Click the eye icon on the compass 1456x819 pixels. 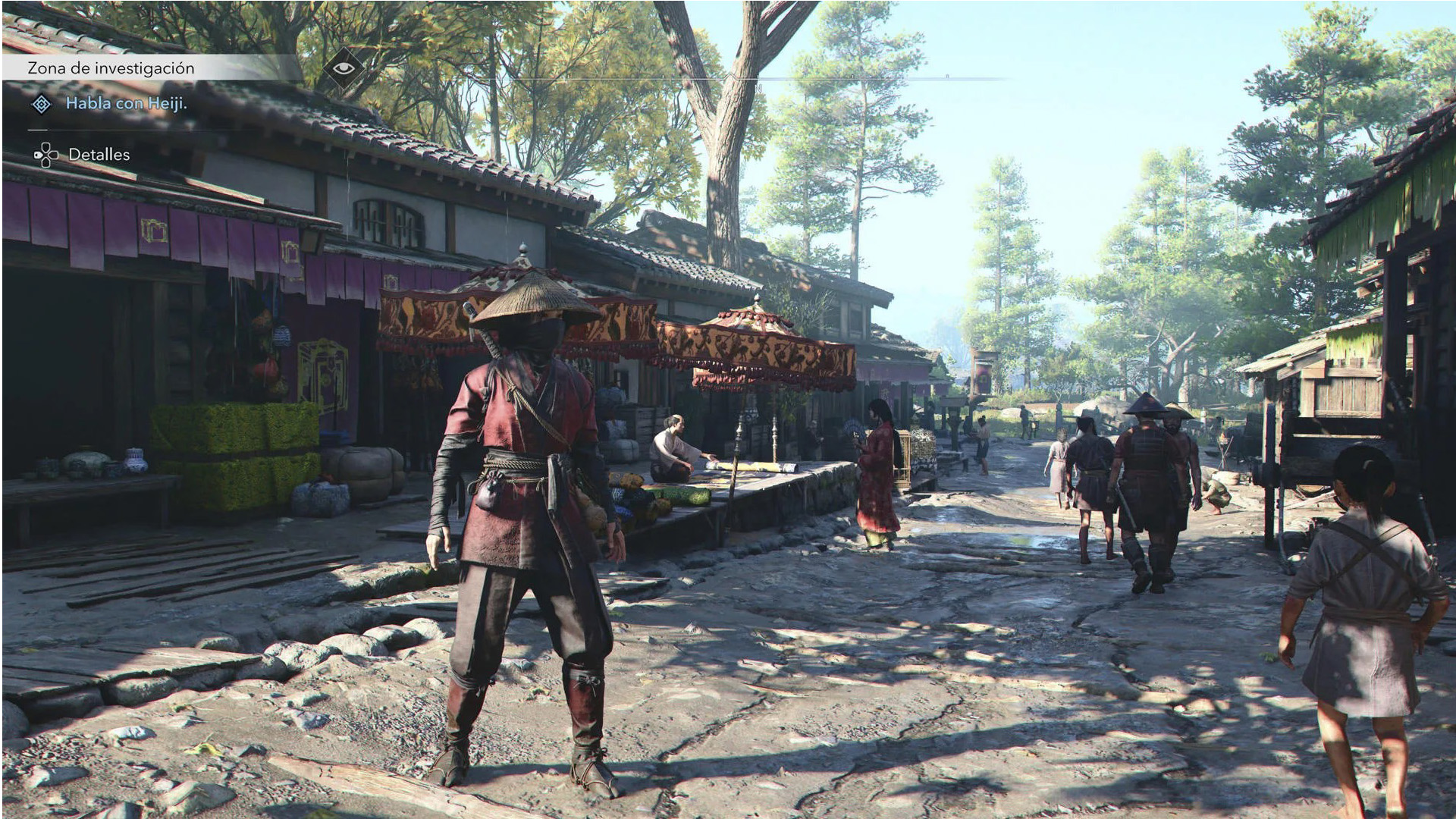pyautogui.click(x=344, y=68)
